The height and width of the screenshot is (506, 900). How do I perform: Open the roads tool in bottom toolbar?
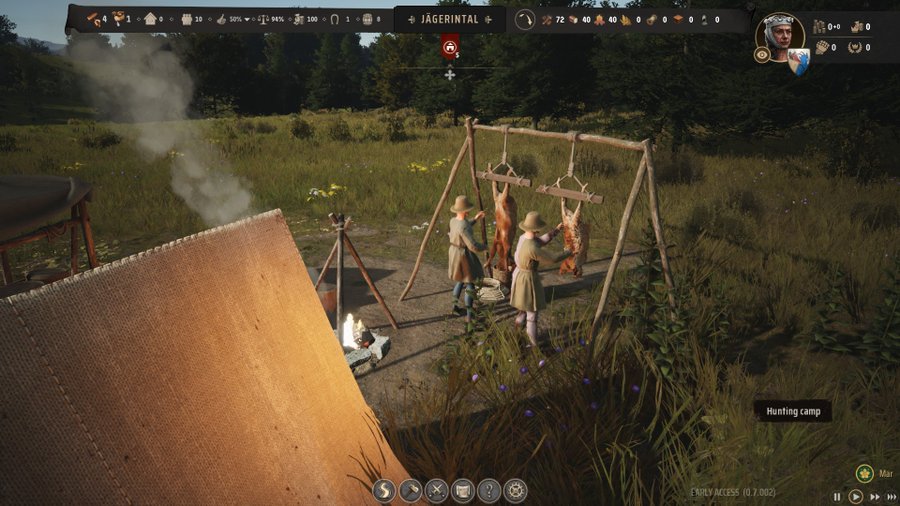point(385,491)
